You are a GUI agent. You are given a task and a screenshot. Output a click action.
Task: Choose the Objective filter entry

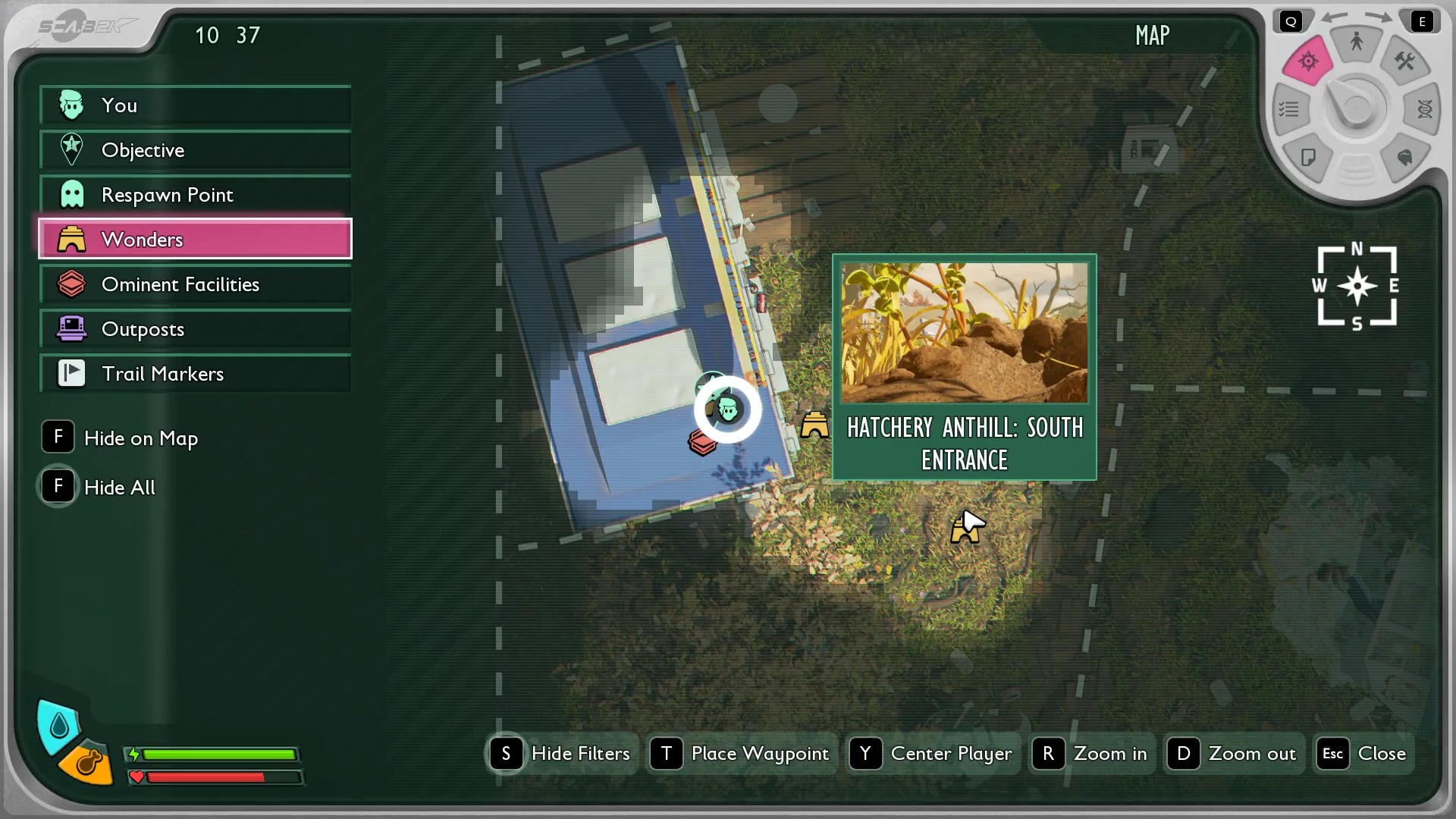195,150
